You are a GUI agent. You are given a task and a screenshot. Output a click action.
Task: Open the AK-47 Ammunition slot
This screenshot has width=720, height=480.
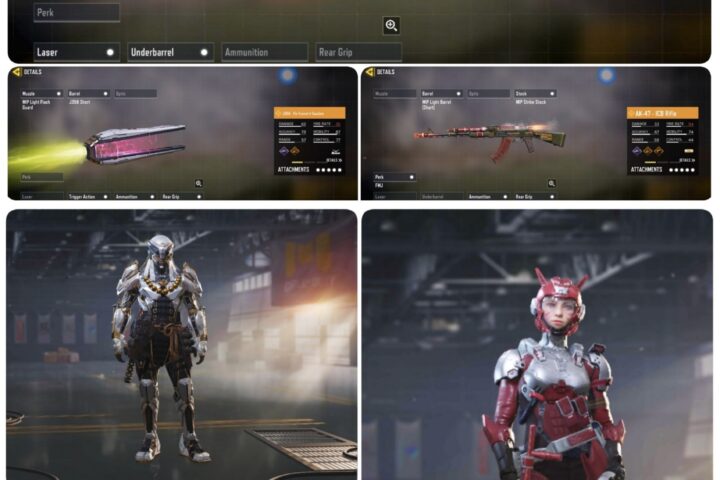tap(487, 196)
